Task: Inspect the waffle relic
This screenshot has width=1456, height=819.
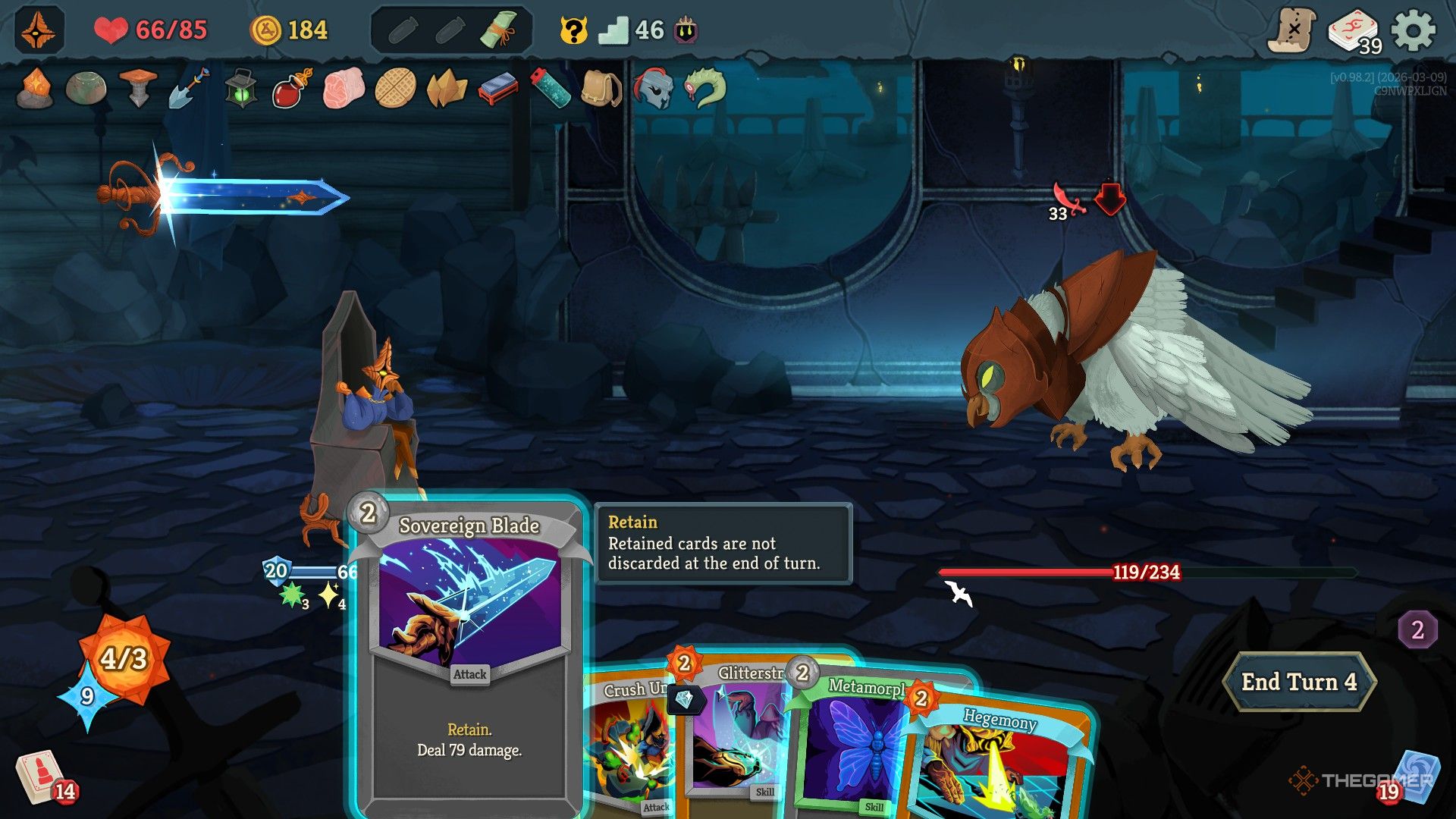Action: click(x=395, y=89)
